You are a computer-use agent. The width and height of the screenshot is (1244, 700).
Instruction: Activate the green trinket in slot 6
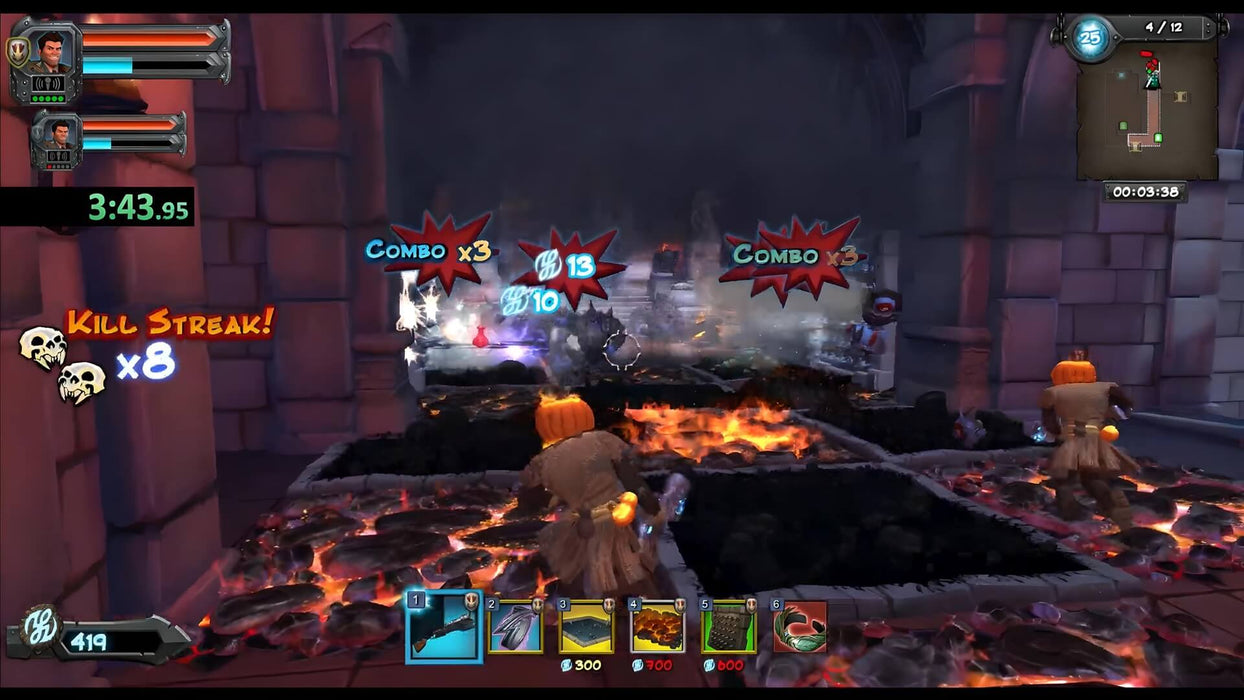tap(799, 627)
